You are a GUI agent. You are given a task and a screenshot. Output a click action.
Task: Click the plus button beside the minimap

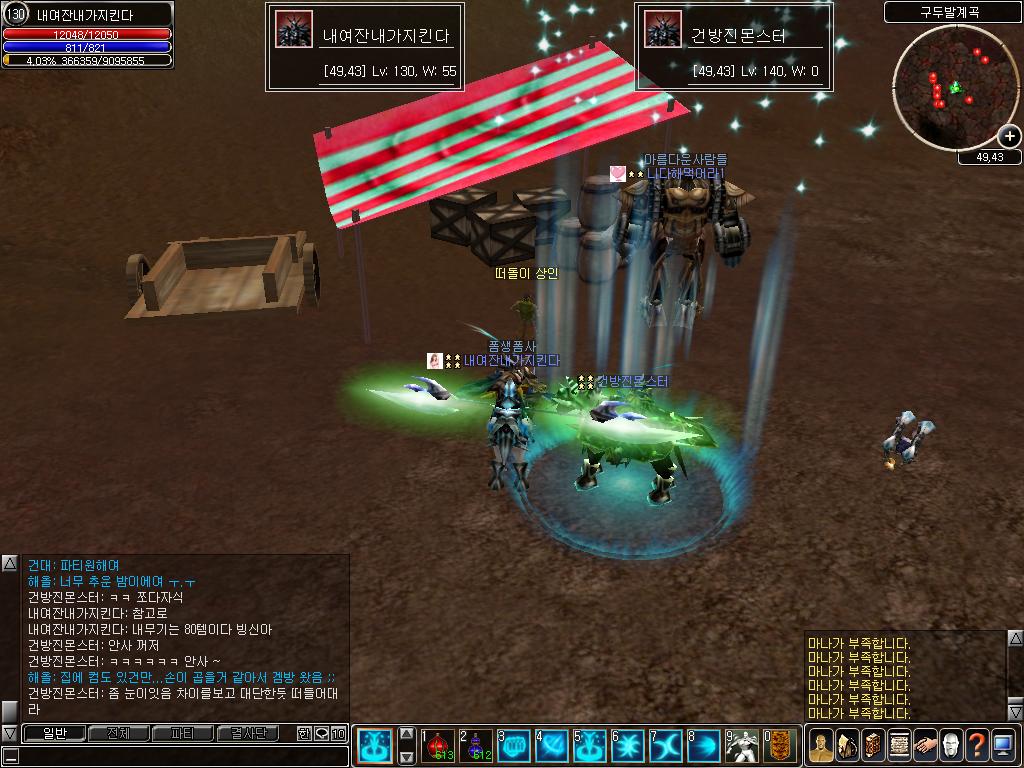1009,136
